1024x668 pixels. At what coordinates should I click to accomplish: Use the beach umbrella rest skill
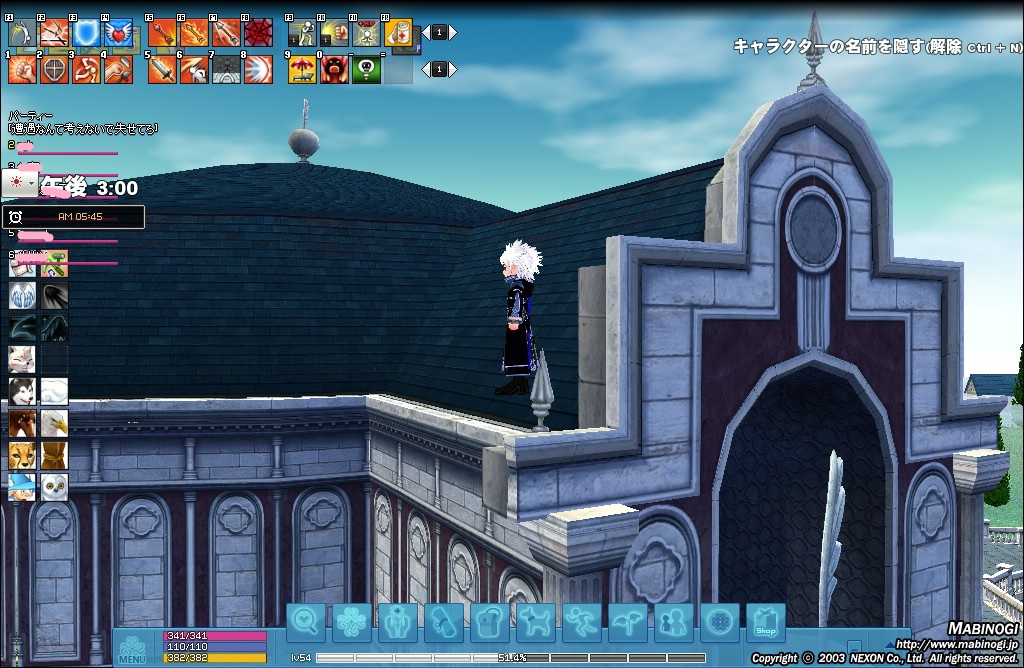coord(302,69)
